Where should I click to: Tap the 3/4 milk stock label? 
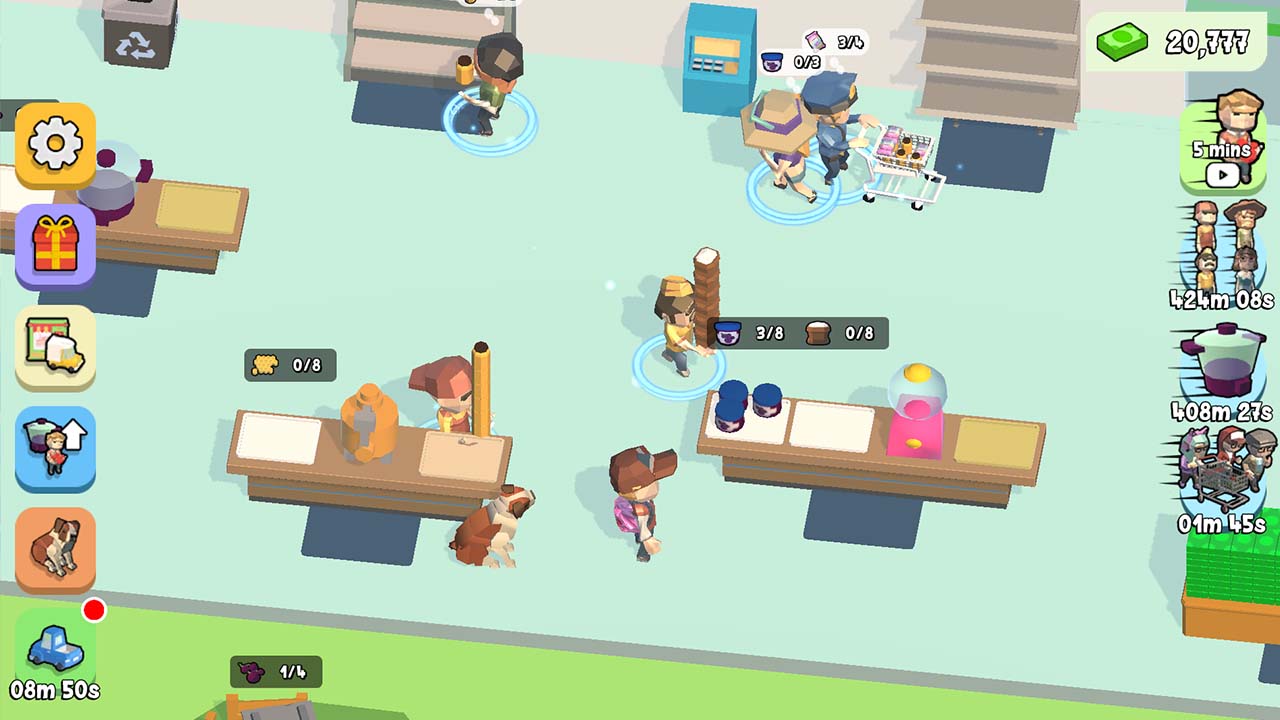pyautogui.click(x=835, y=42)
